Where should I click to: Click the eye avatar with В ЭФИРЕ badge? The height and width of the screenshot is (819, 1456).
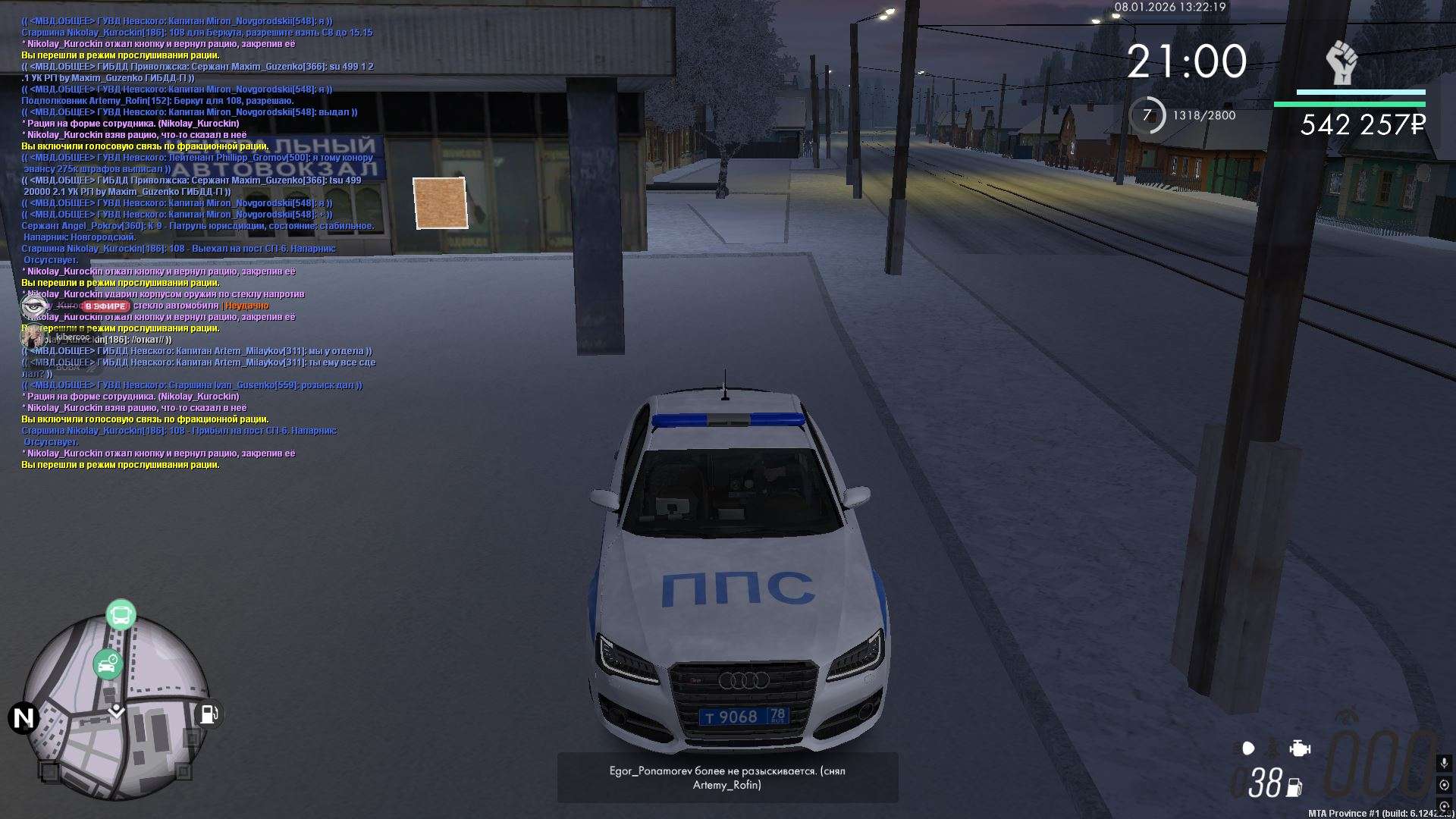[33, 306]
